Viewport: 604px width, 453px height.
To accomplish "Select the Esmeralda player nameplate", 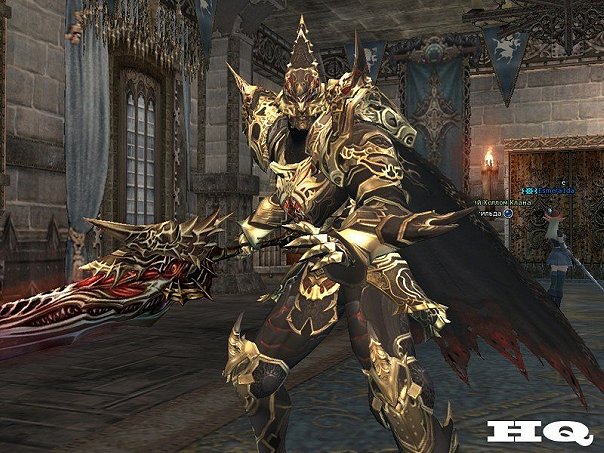I will [556, 190].
